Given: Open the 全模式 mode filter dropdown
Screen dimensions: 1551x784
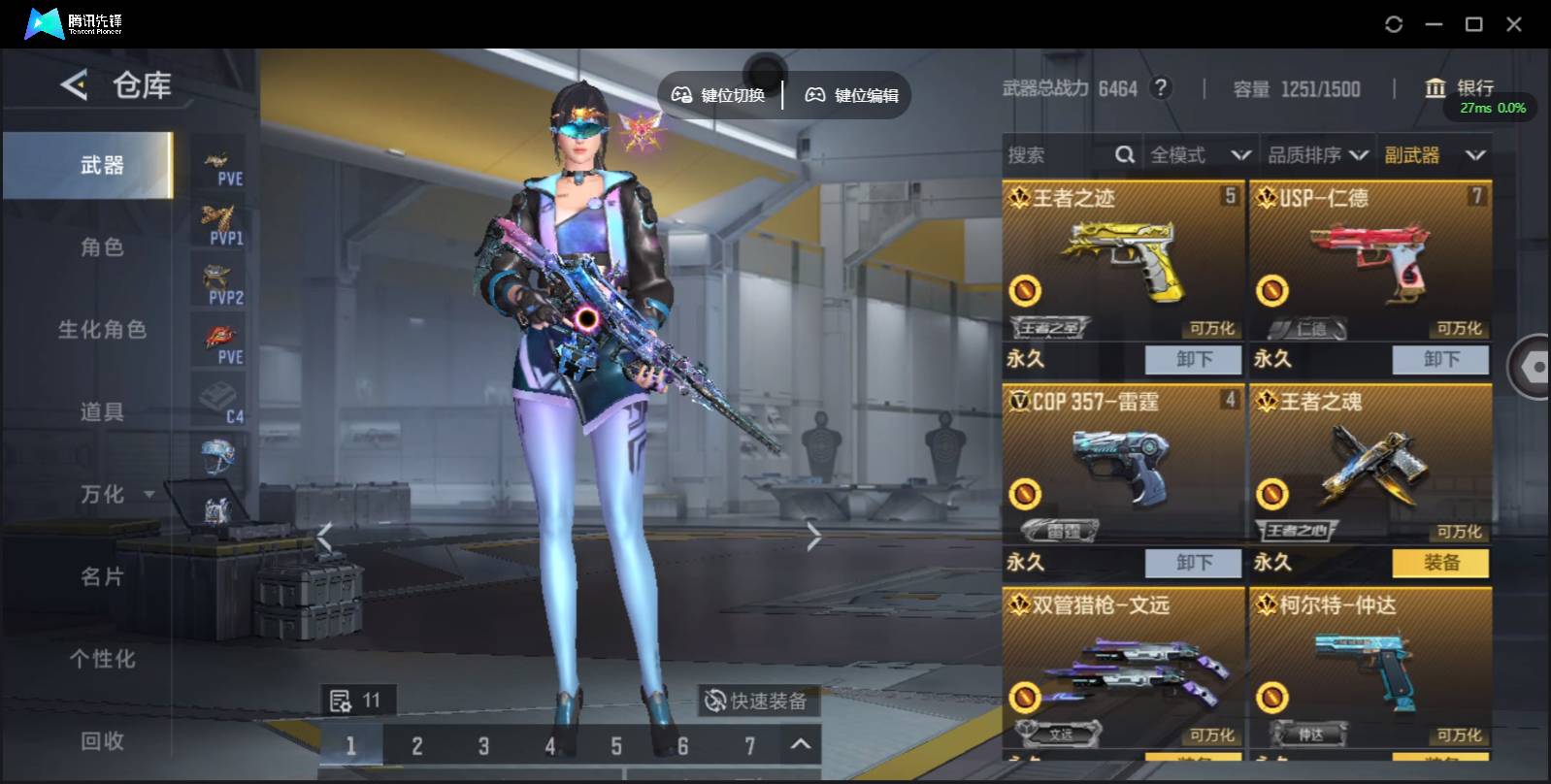Looking at the screenshot, I should coord(1200,155).
